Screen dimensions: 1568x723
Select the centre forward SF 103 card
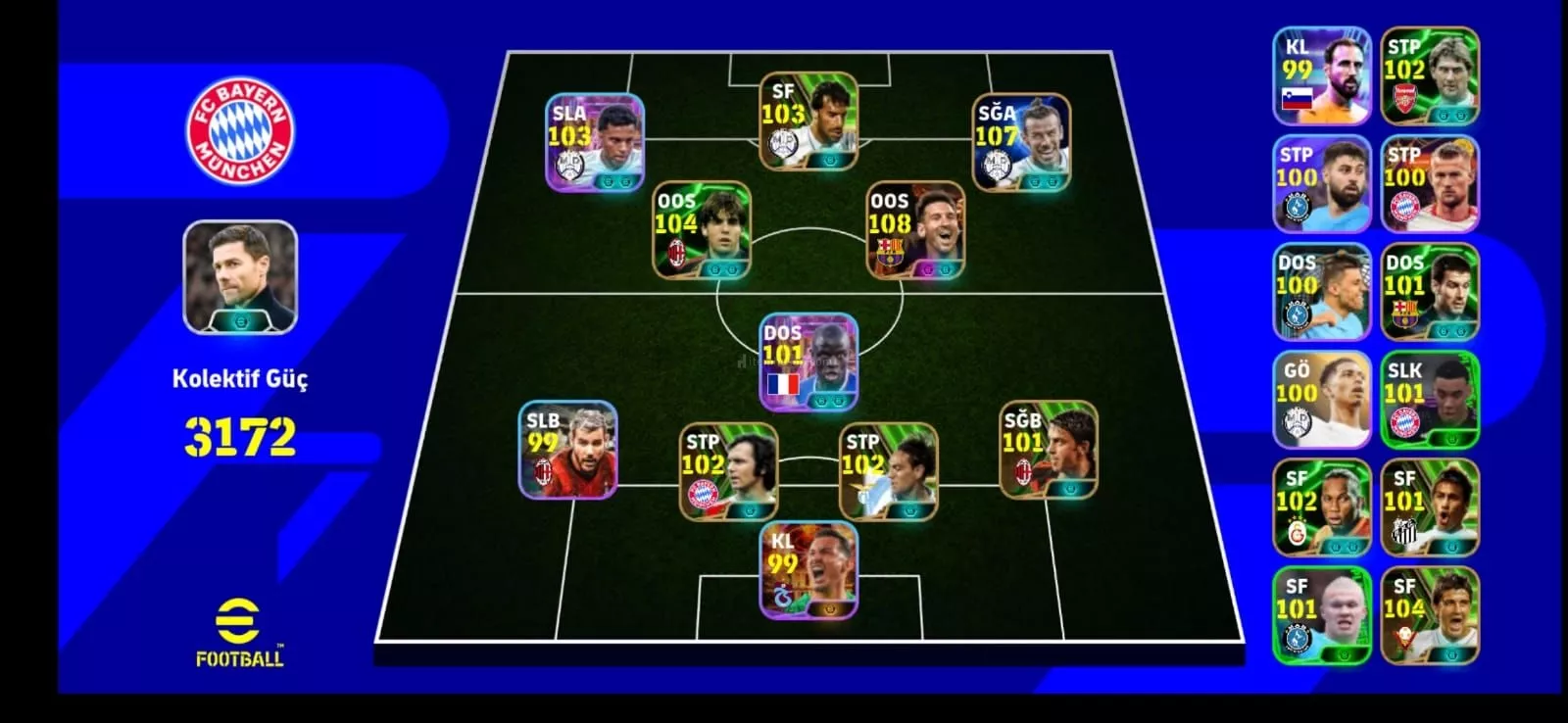(x=808, y=120)
